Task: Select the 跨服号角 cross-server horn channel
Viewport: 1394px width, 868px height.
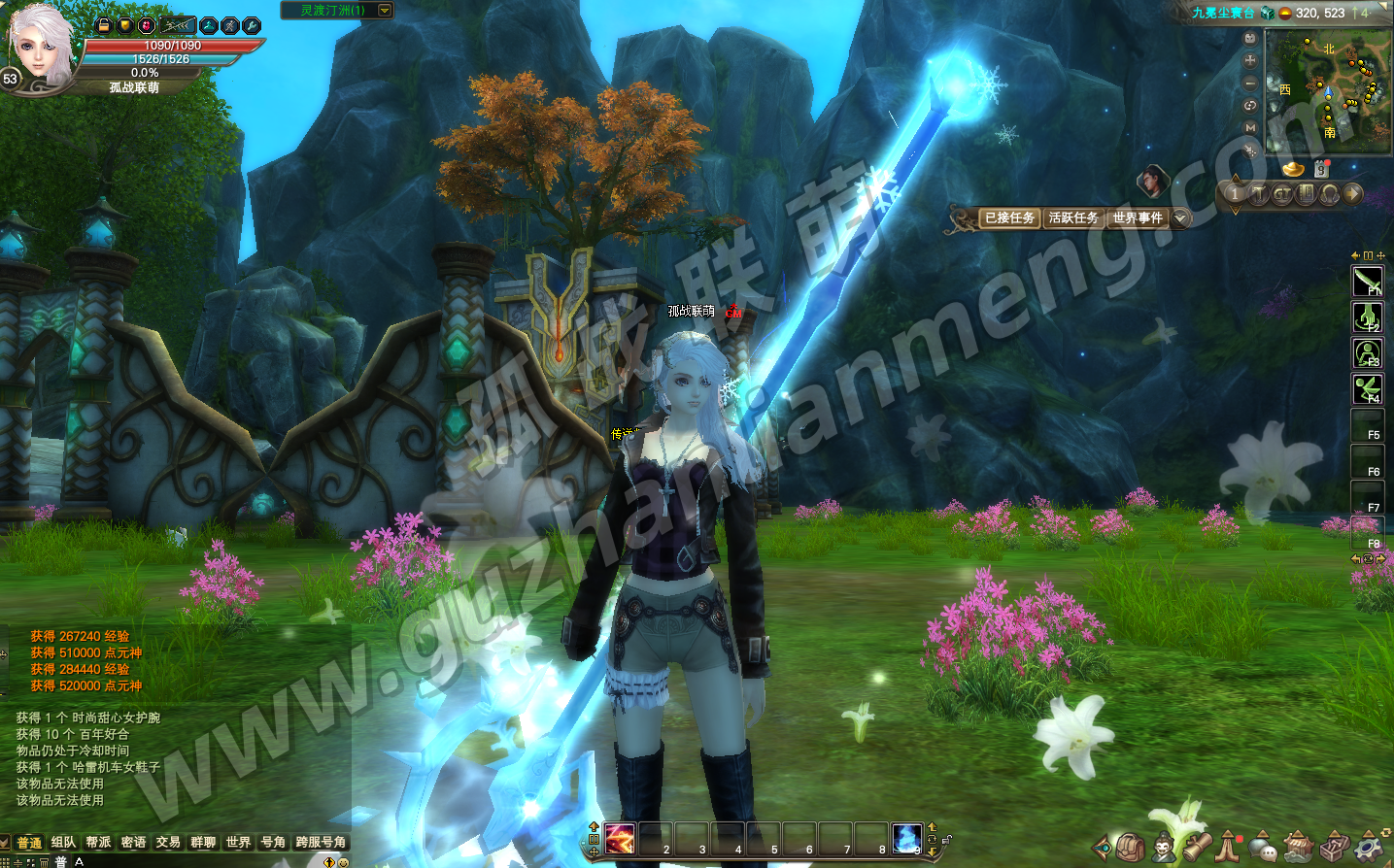Action: coord(321,843)
